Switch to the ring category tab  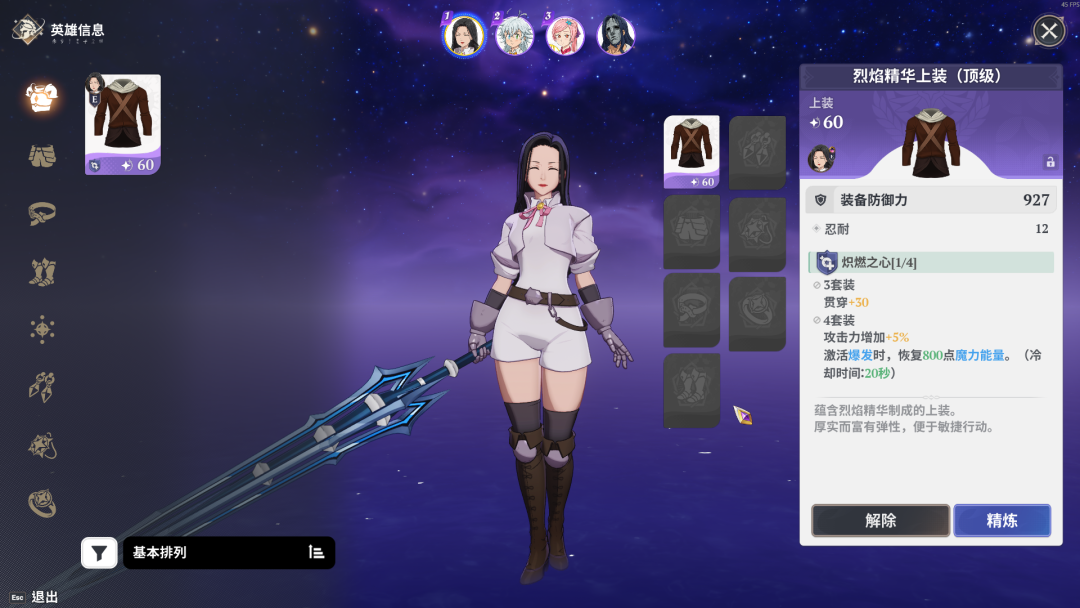(x=42, y=503)
